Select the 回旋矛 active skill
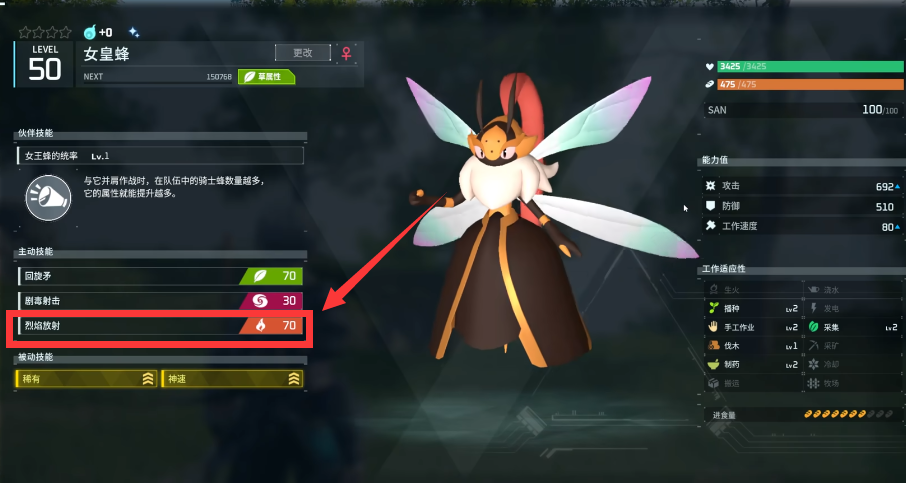This screenshot has width=906, height=483. click(160, 276)
